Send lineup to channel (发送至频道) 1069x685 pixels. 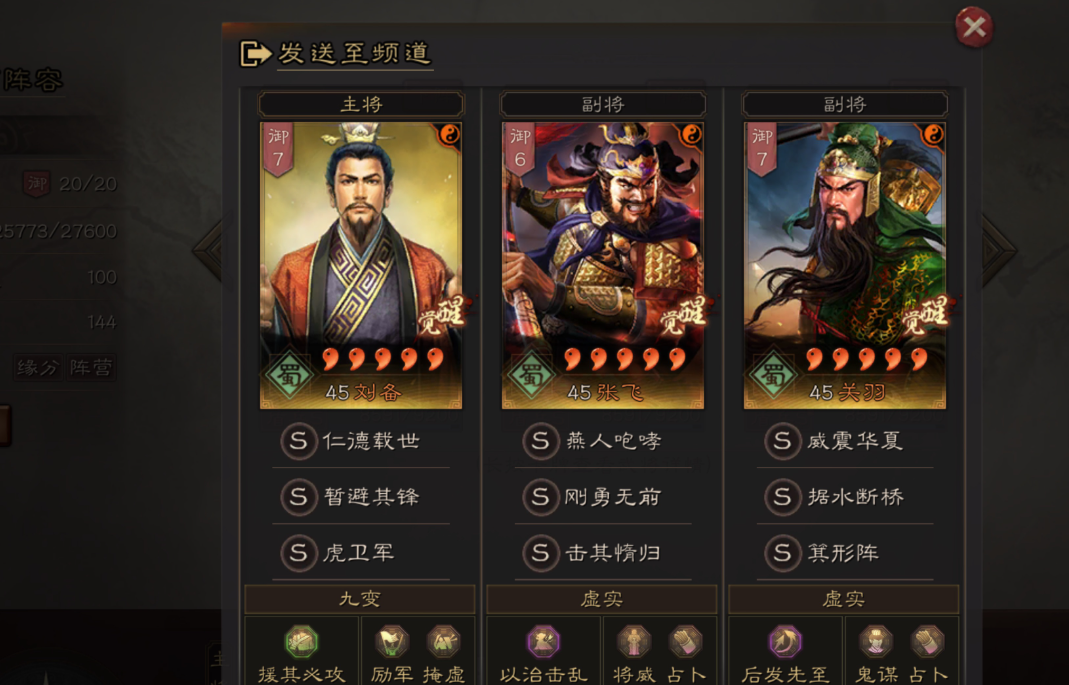(336, 53)
